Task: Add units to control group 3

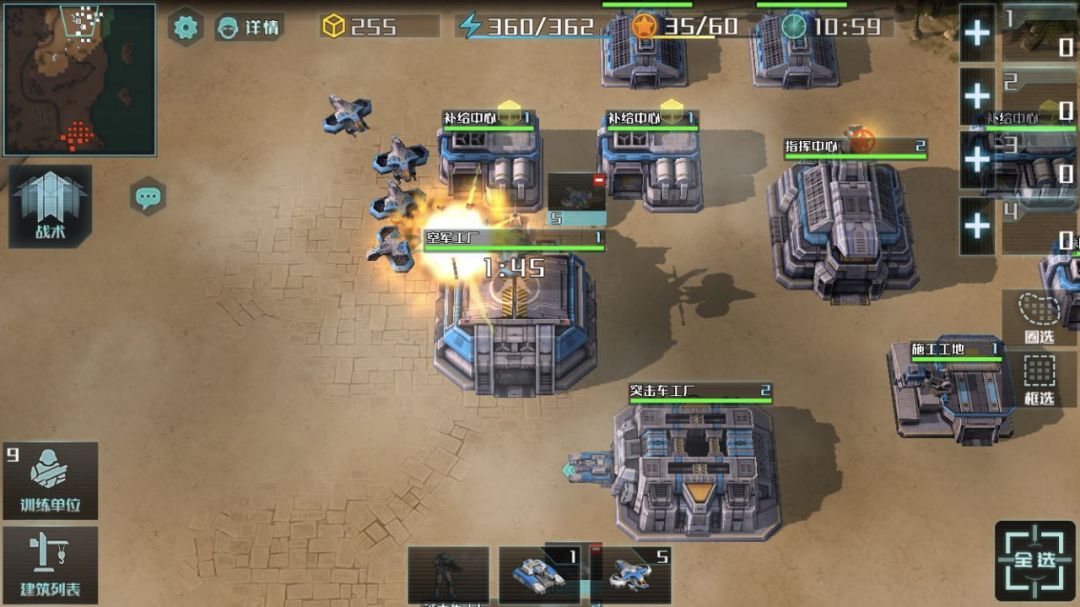Action: point(977,160)
